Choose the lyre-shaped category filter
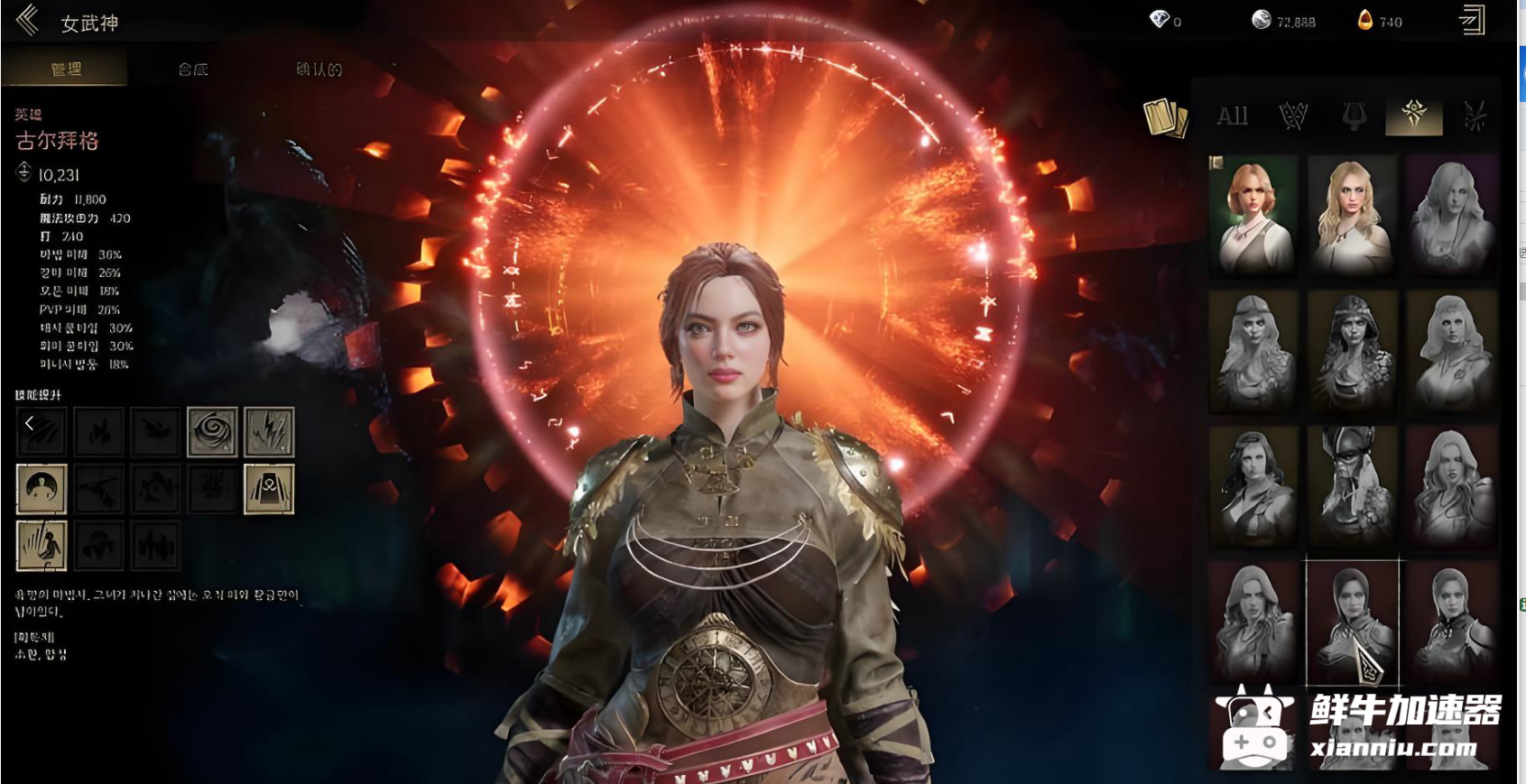 (1354, 116)
